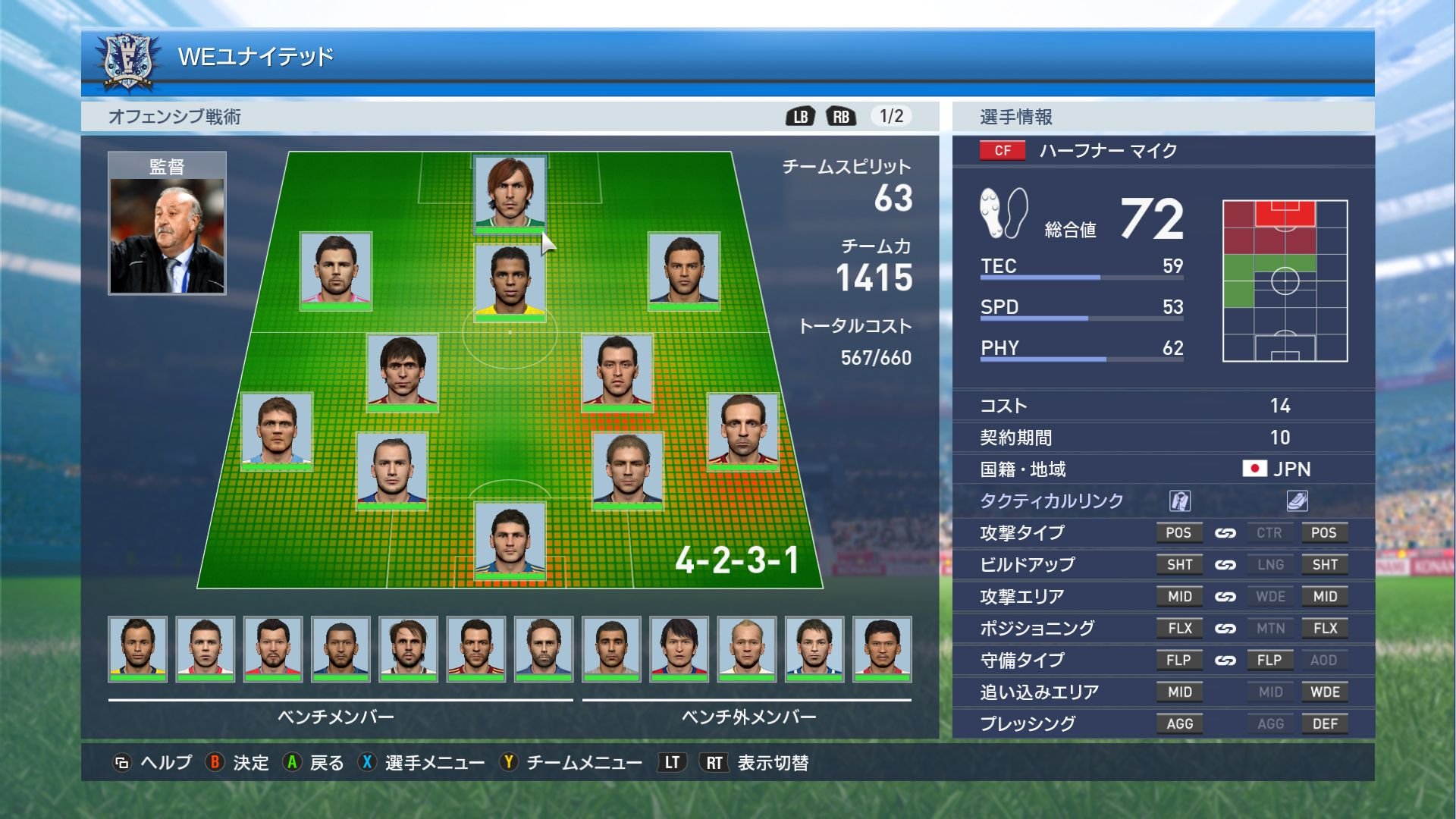Select the bald player among non-bench members
Screen dimensions: 1456x819
point(747,648)
